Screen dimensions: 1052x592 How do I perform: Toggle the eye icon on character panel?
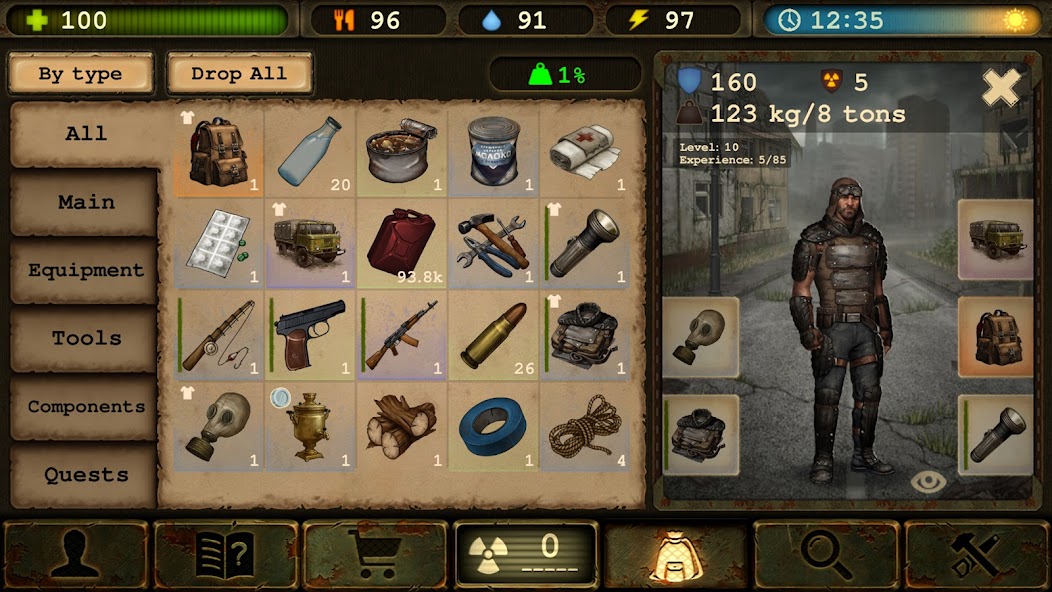pyautogui.click(x=928, y=481)
